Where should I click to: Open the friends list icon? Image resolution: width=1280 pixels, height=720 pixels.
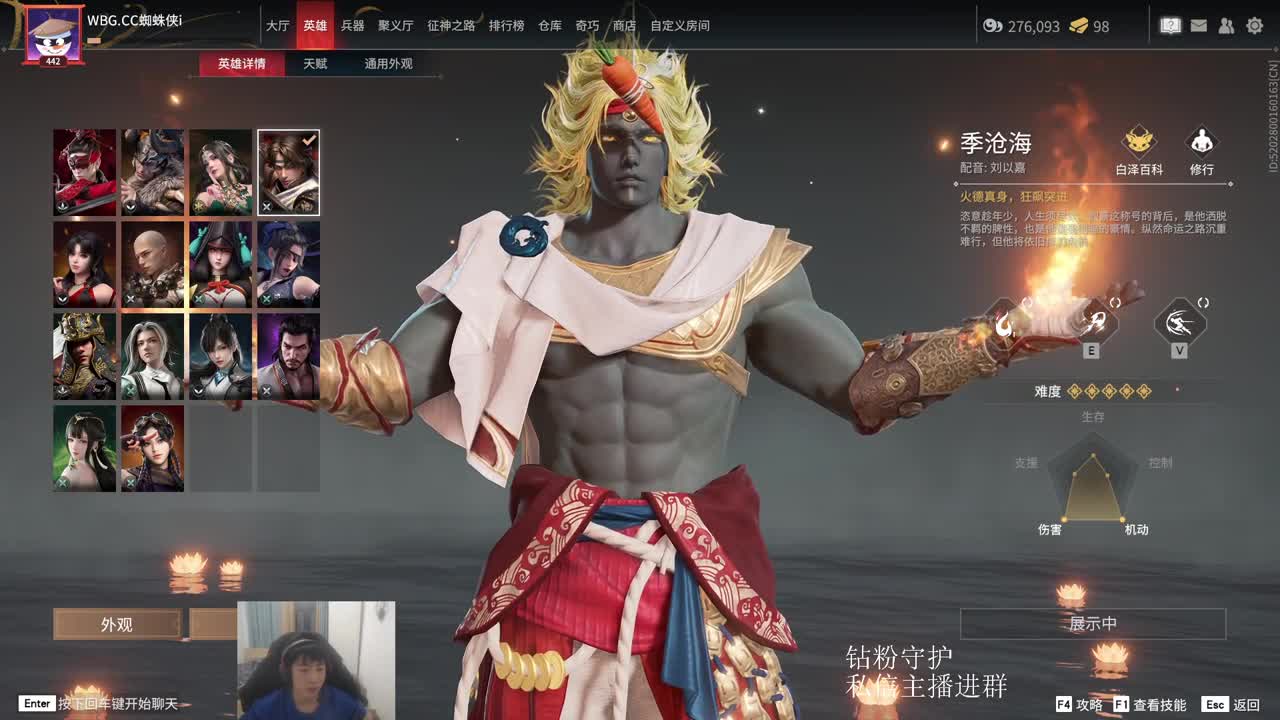click(x=1226, y=24)
